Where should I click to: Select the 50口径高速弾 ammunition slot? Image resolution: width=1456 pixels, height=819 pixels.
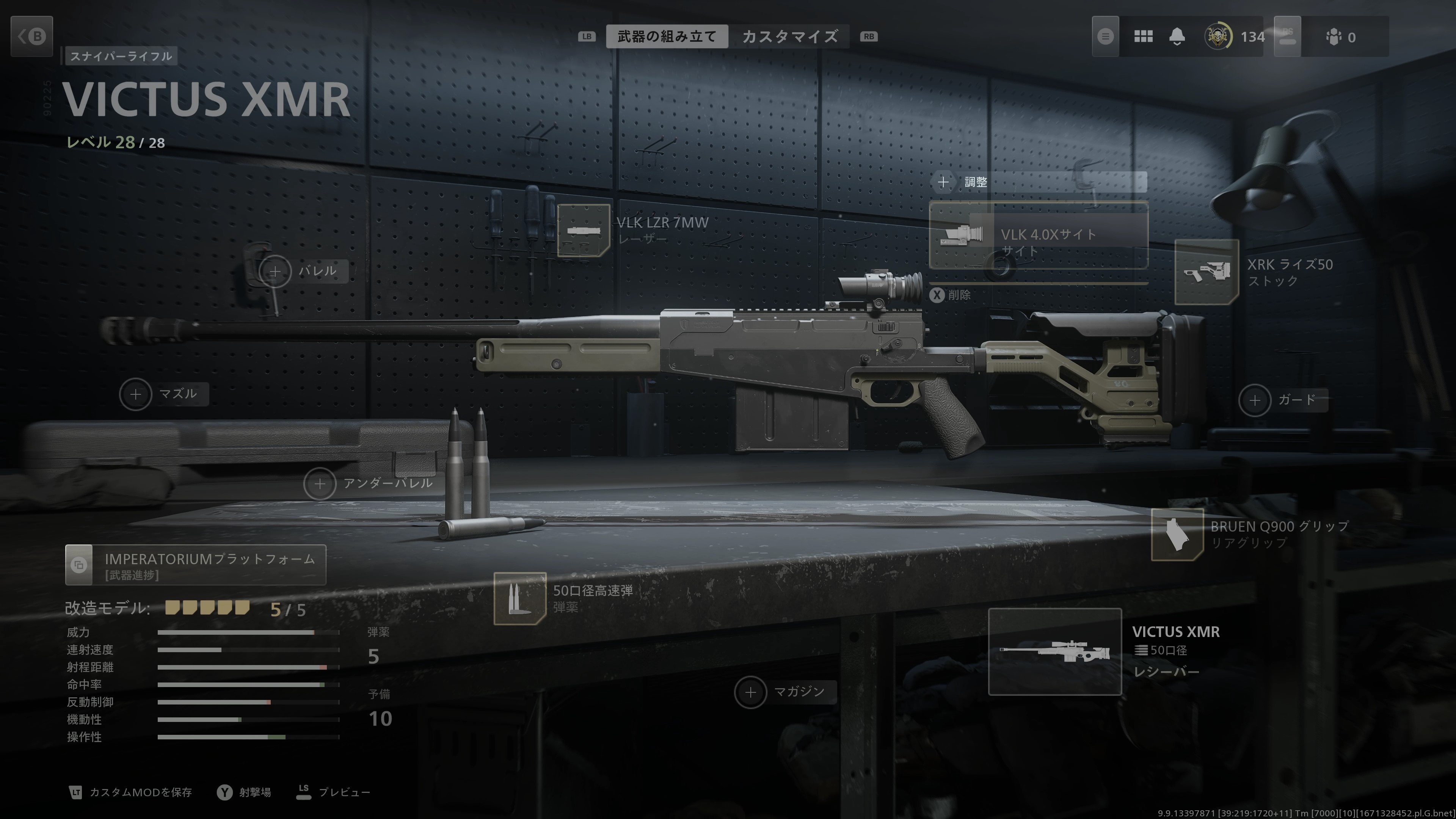click(x=520, y=598)
